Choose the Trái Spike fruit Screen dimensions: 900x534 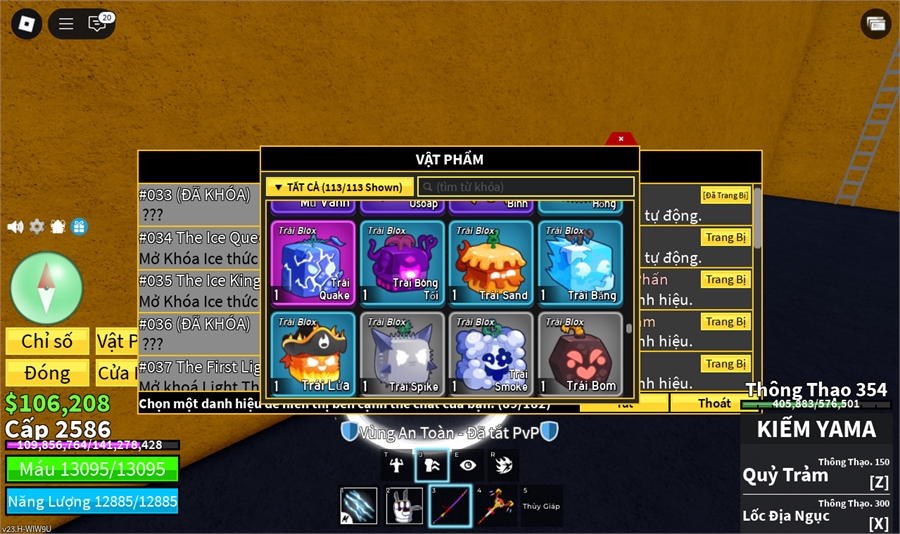pyautogui.click(x=401, y=353)
